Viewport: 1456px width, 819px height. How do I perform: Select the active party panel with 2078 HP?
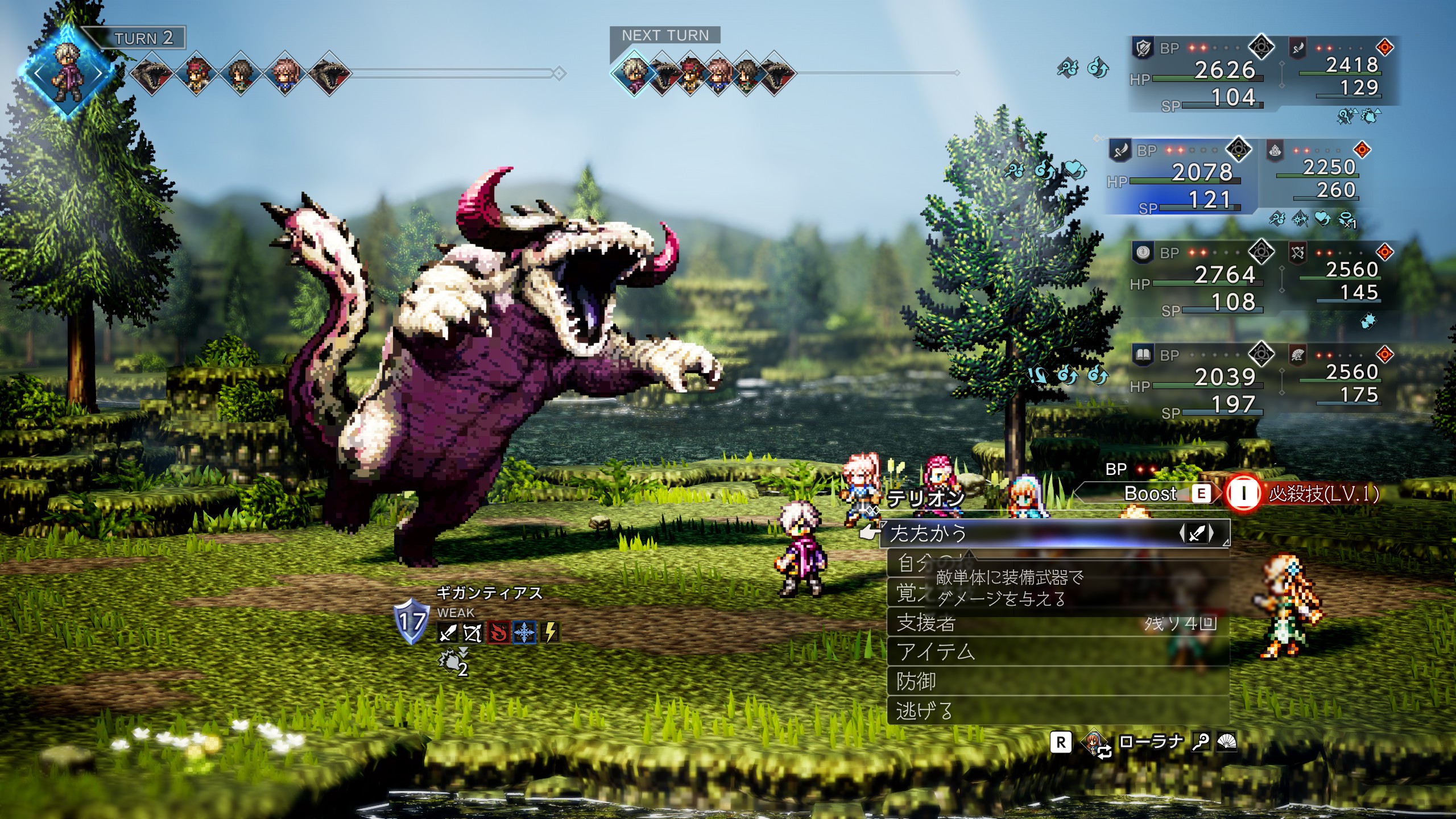pyautogui.click(x=1182, y=176)
